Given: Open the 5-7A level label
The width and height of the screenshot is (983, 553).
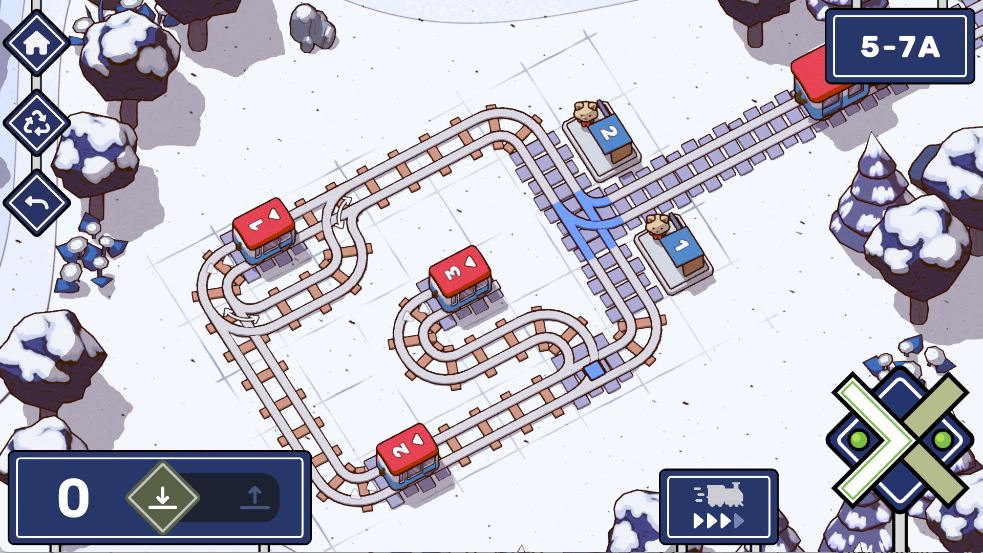Looking at the screenshot, I should tap(900, 47).
